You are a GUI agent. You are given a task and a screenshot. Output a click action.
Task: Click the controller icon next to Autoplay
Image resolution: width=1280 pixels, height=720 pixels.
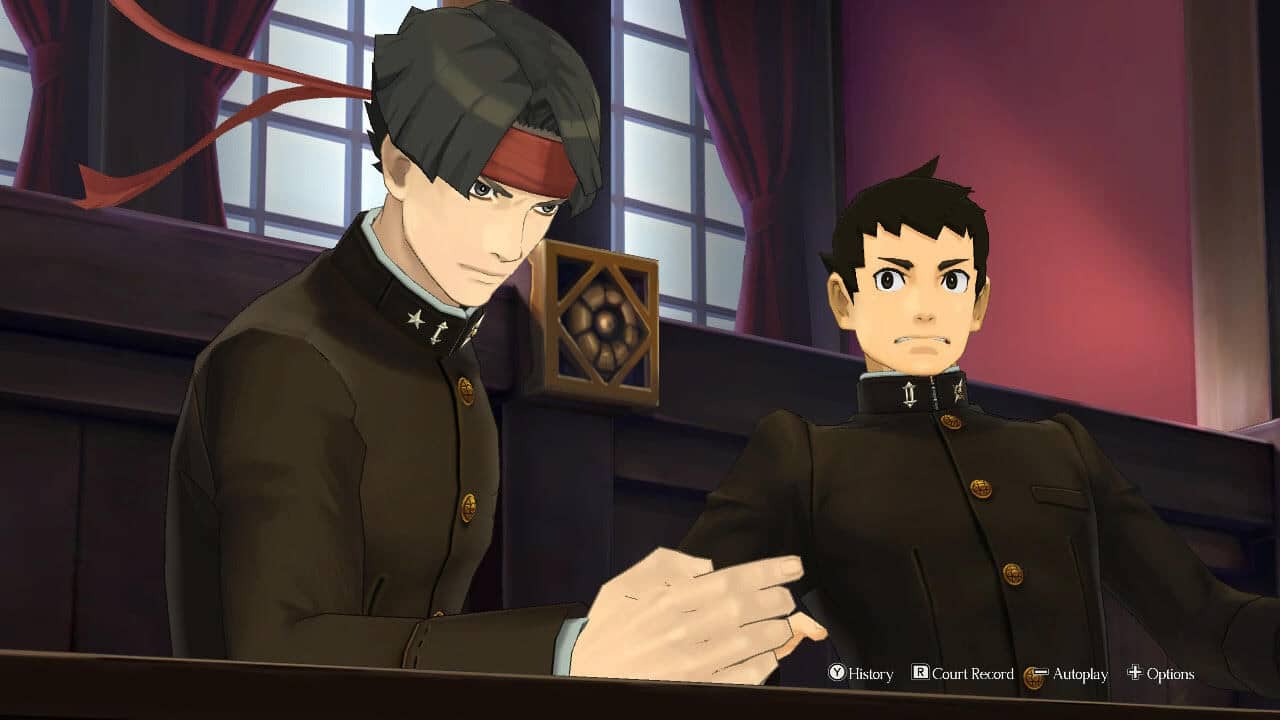pos(1036,674)
